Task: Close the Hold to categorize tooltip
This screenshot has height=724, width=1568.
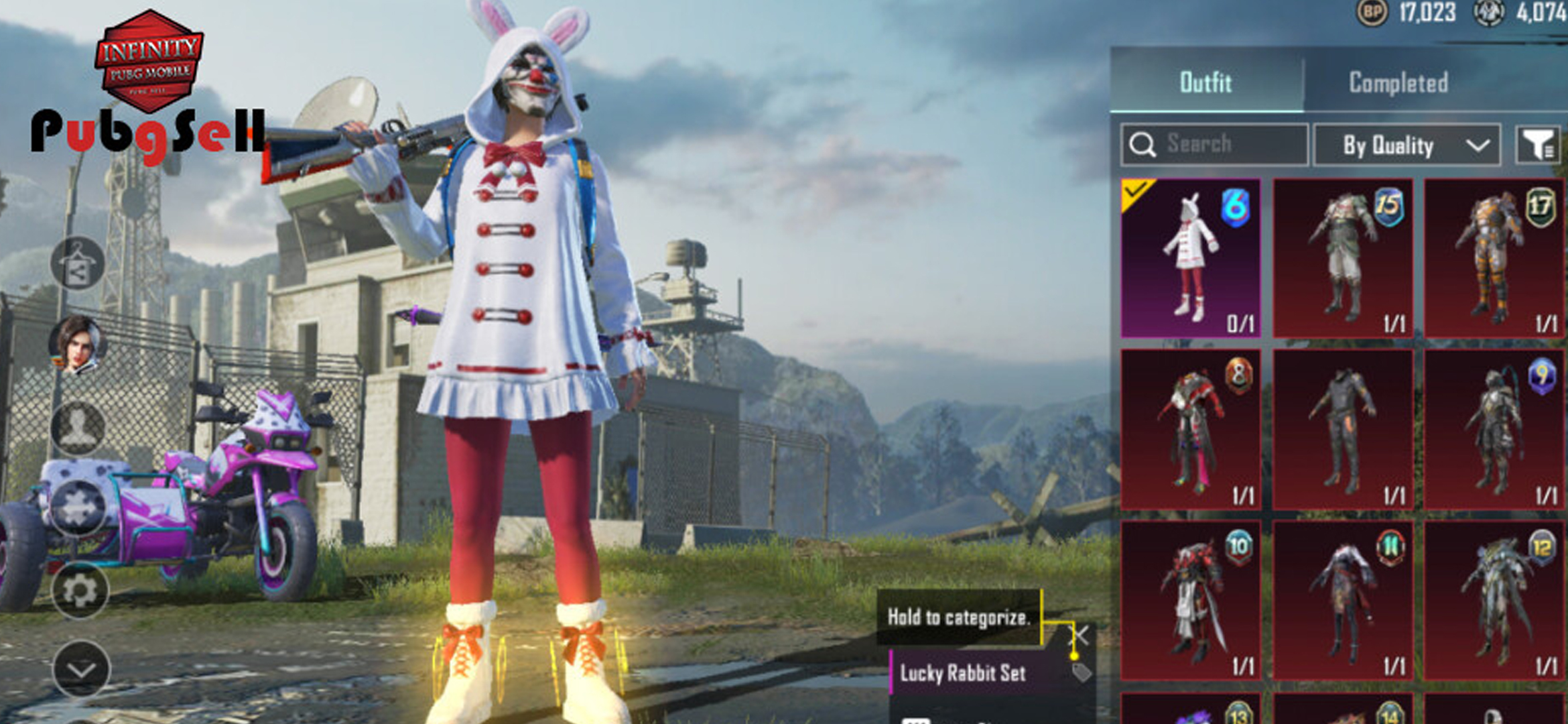Action: pos(1081,633)
